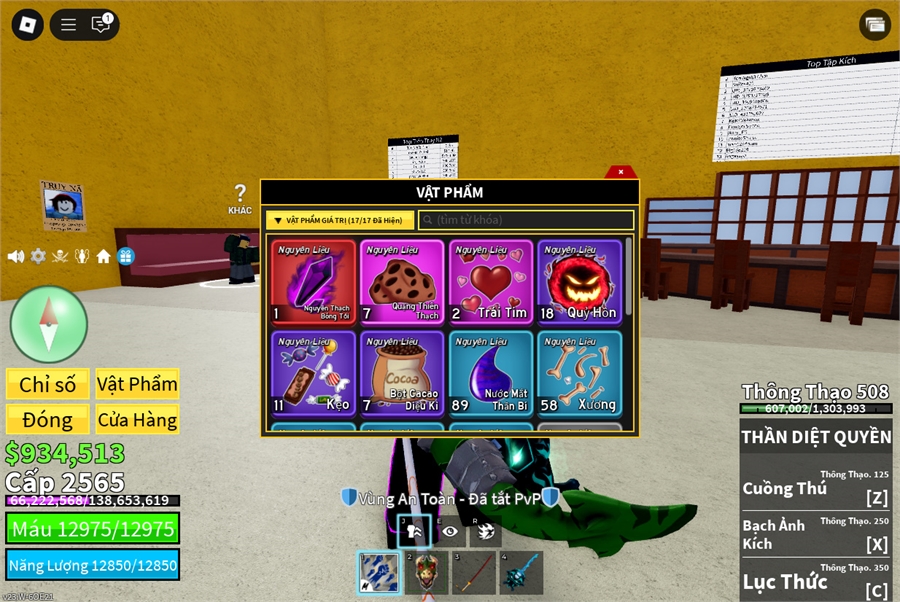Select the Bột Cacao Diệu Kì bag
This screenshot has width=900, height=602.
click(402, 373)
